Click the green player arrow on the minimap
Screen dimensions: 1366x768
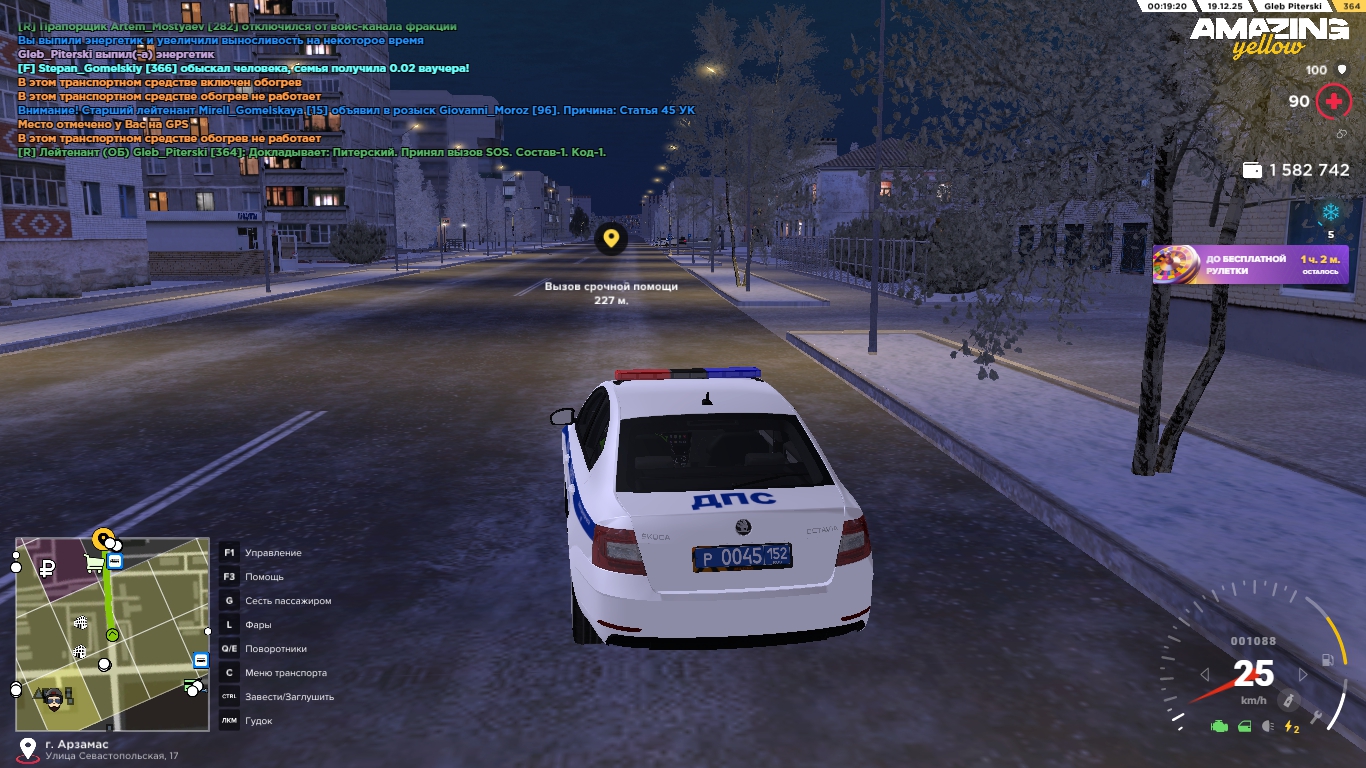(x=112, y=634)
